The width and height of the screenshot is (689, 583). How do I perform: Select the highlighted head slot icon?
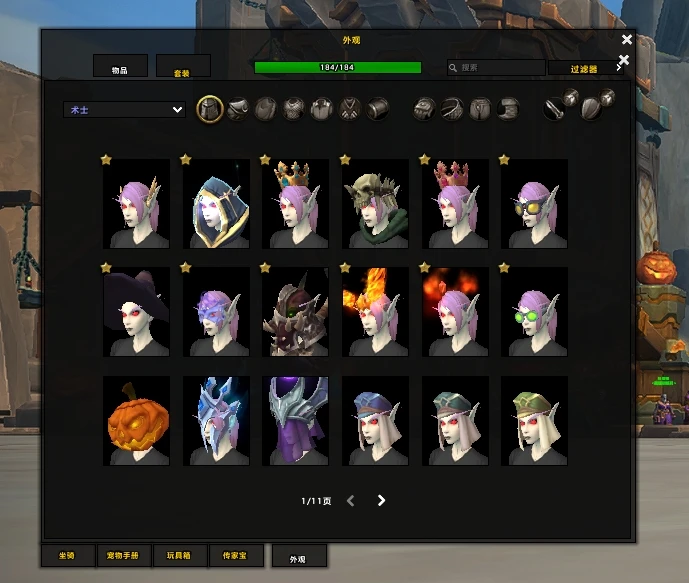209,108
